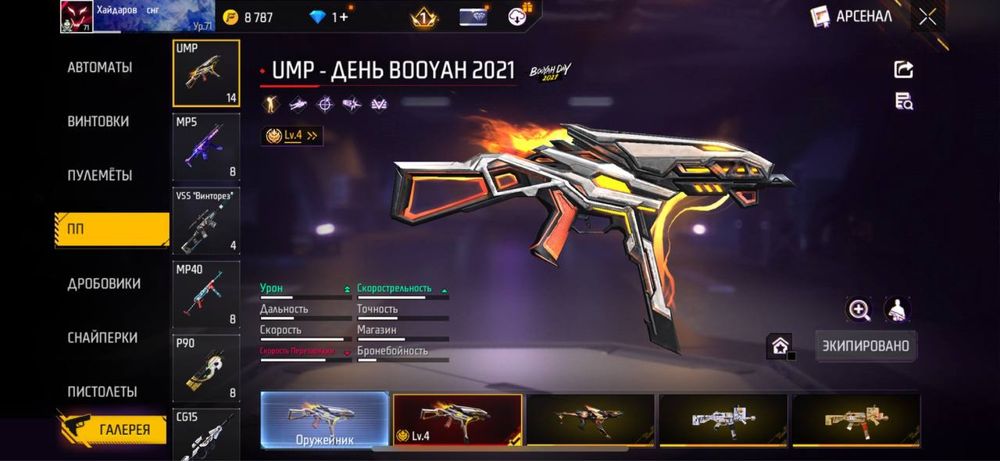Close the Арсенал screen
This screenshot has width=1000, height=461.
tap(928, 16)
